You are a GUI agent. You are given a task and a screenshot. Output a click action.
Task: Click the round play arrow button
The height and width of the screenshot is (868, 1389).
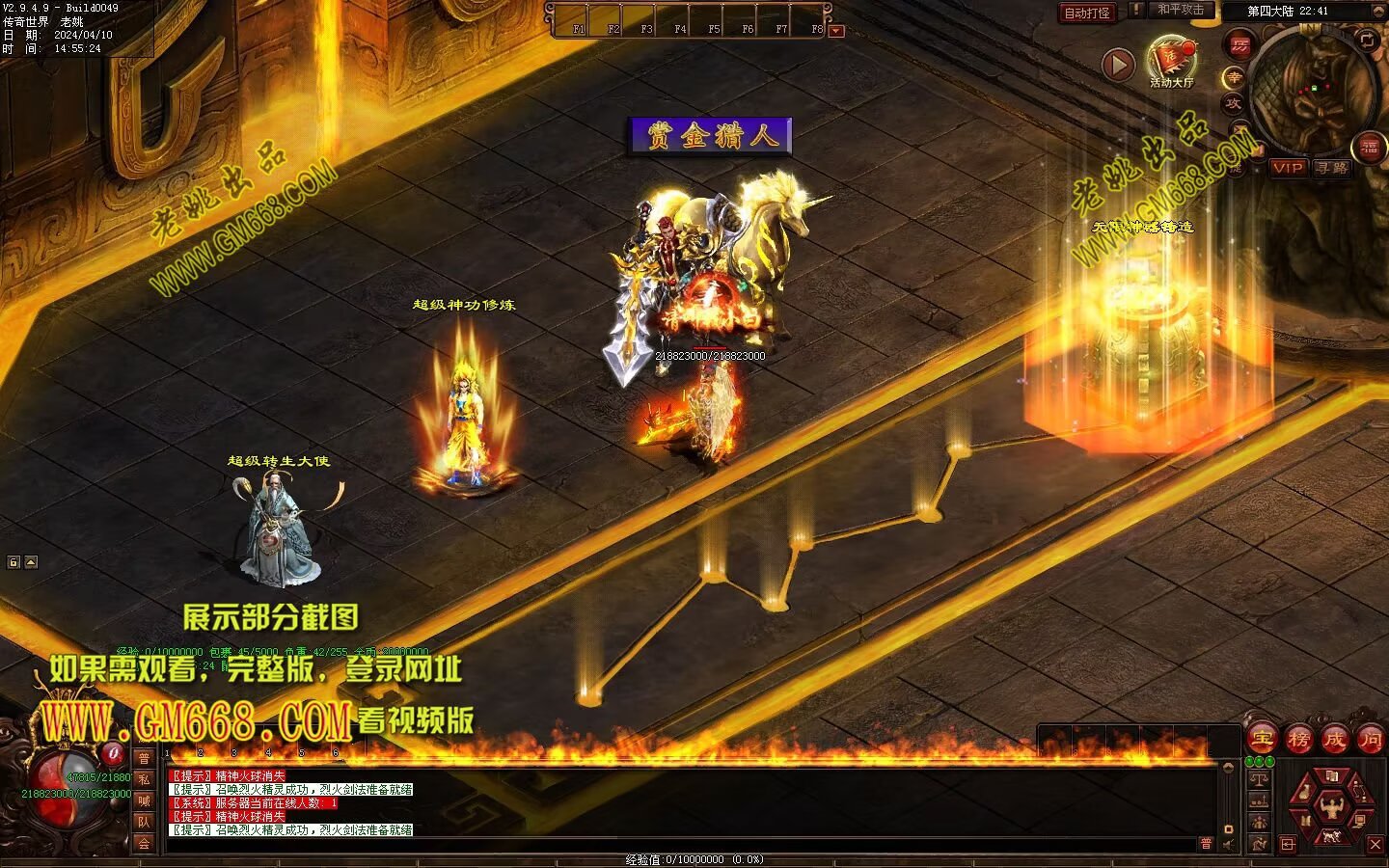[1117, 65]
